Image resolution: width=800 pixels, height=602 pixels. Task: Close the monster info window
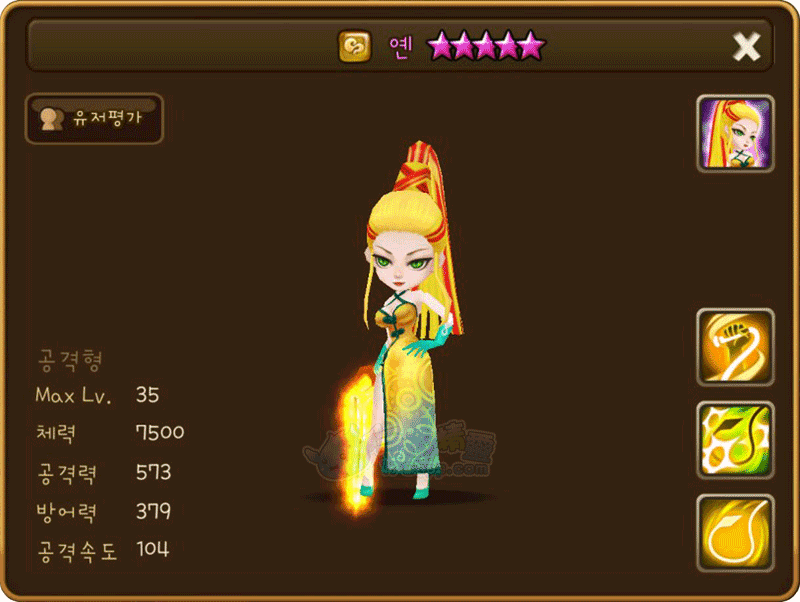tap(746, 46)
